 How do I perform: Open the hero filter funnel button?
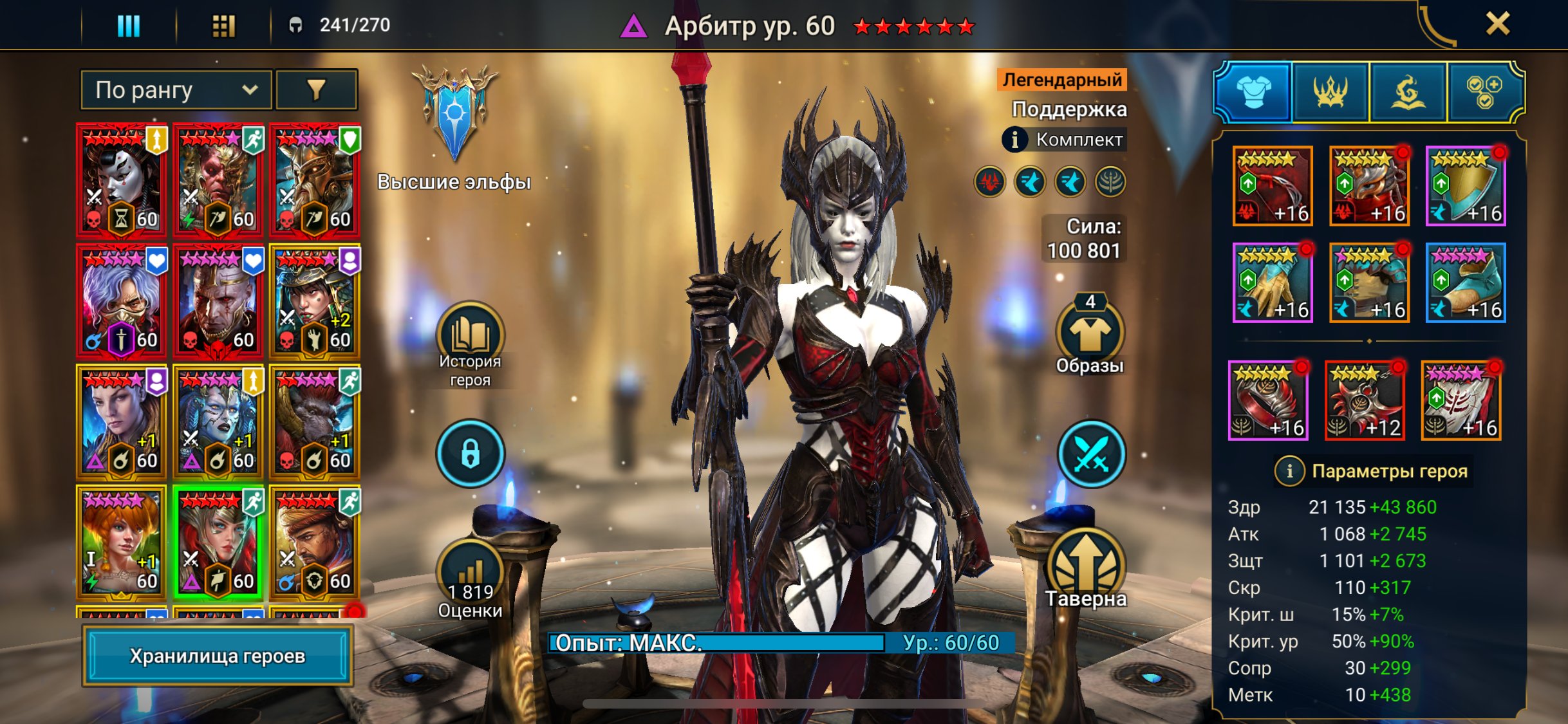coord(316,90)
